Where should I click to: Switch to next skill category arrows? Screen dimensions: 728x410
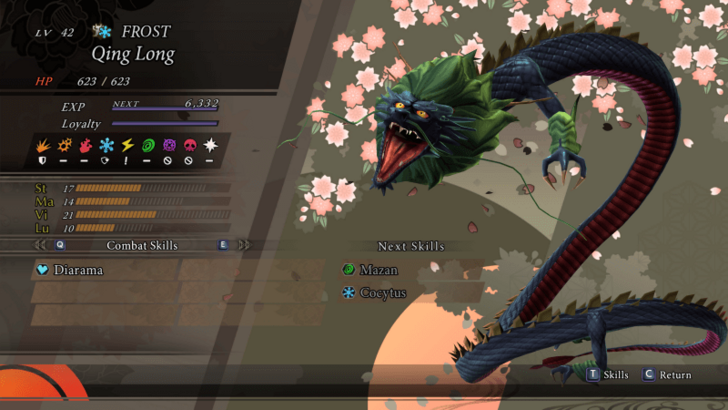(x=243, y=245)
